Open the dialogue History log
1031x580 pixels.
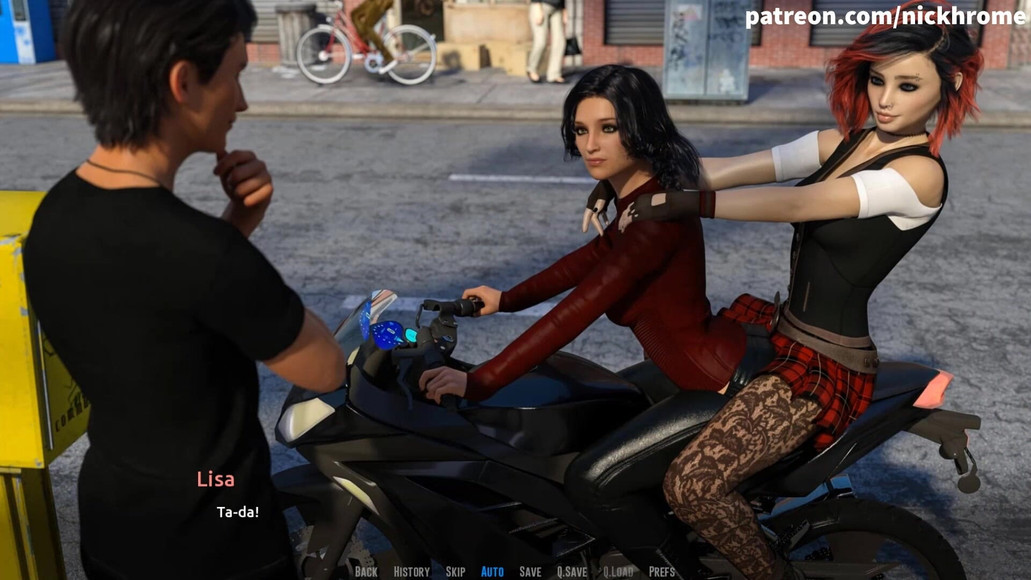click(411, 572)
